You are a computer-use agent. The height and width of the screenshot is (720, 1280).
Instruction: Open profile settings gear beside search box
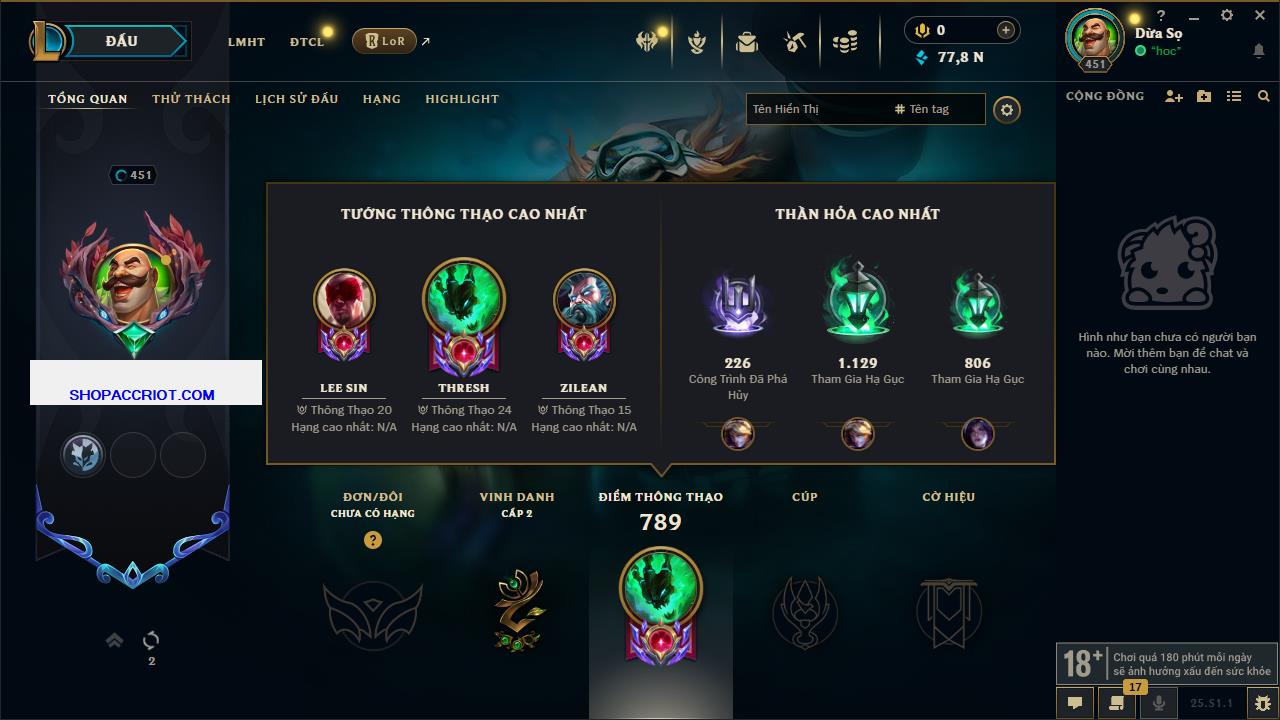click(1007, 110)
